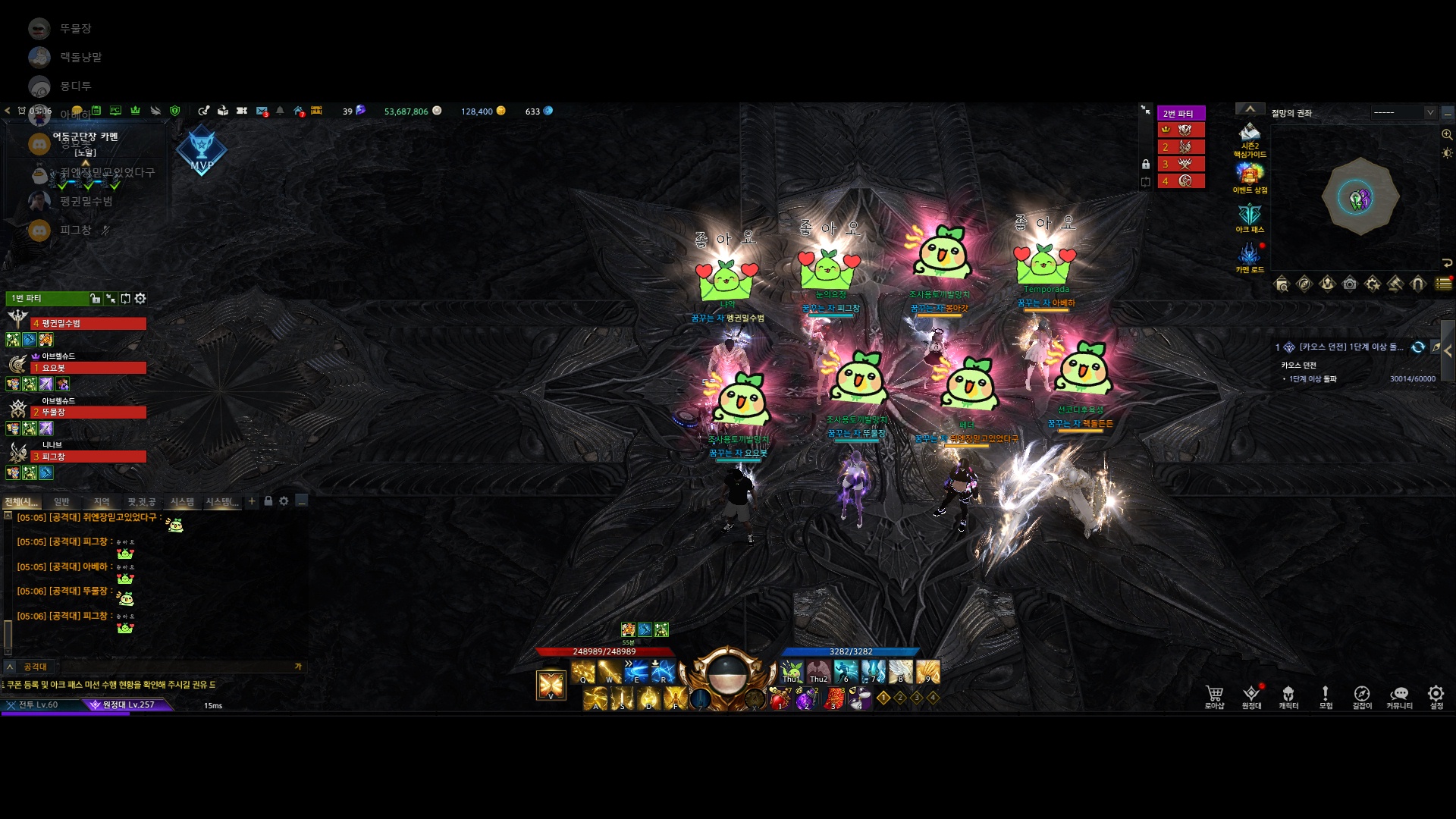The width and height of the screenshot is (1456, 819).
Task: Activate the Q skill icon
Action: coord(583,672)
